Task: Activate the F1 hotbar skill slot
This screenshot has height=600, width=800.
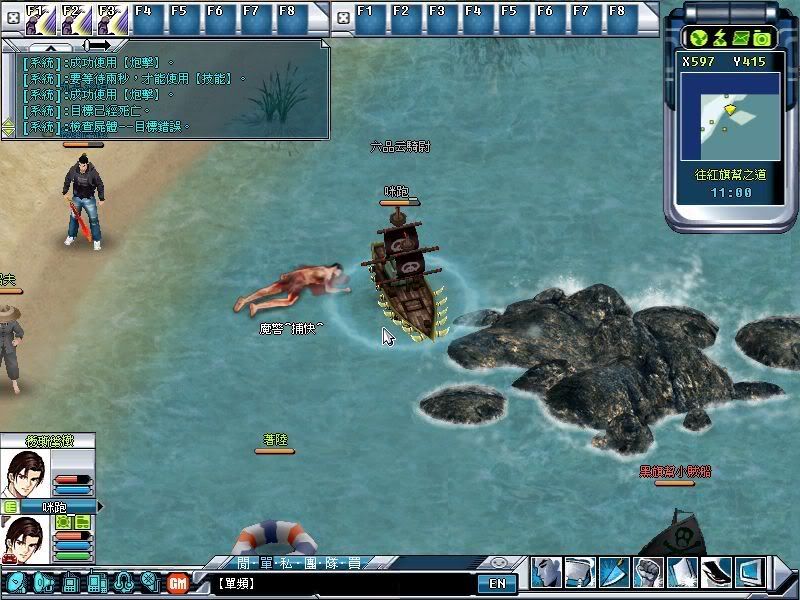Action: (36, 19)
